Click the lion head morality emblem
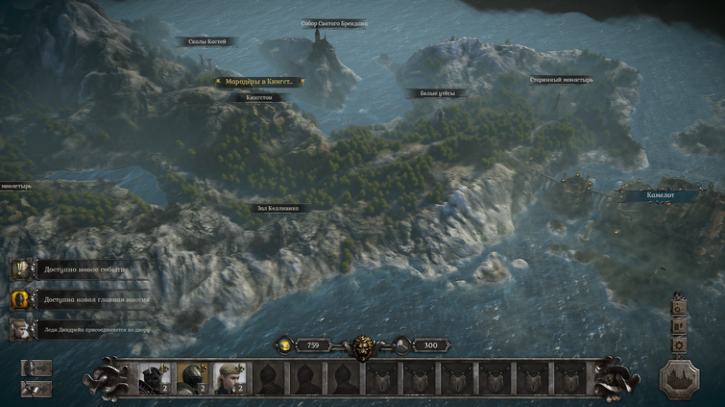 [x=362, y=348]
